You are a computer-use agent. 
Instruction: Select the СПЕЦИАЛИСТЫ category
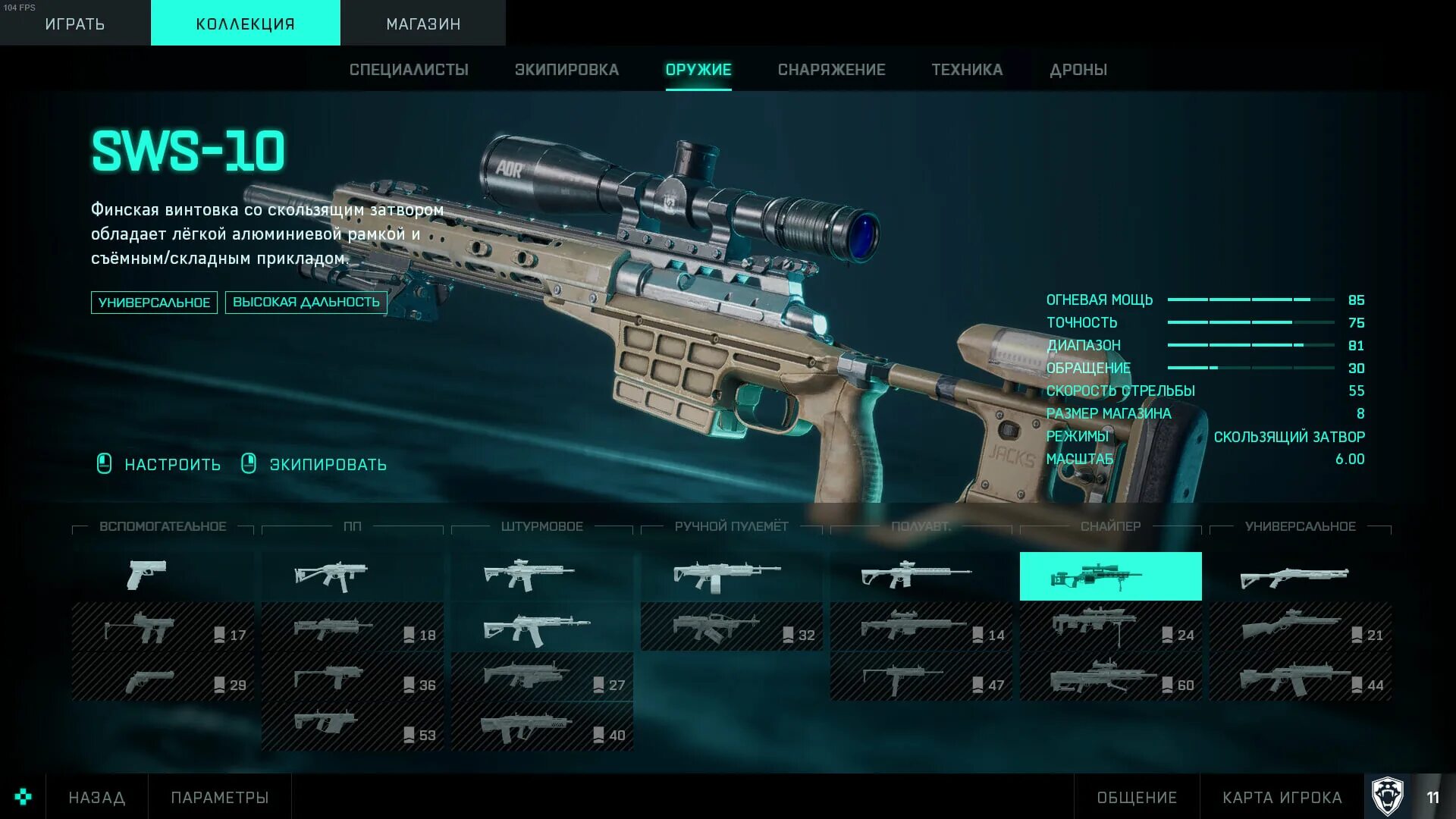(x=409, y=70)
